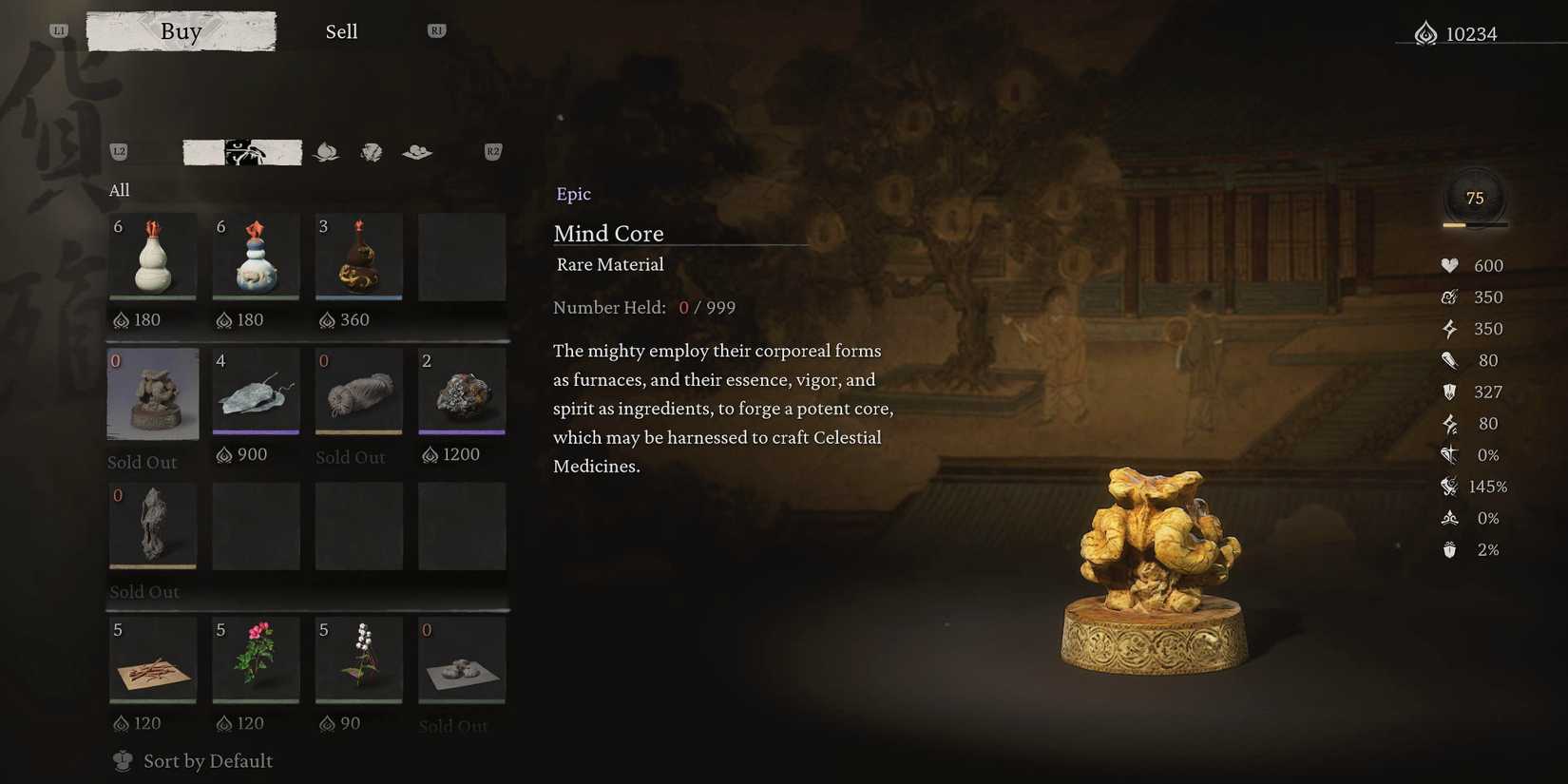Select the sold-out statue item slot
The width and height of the screenshot is (1568, 784).
[152, 392]
